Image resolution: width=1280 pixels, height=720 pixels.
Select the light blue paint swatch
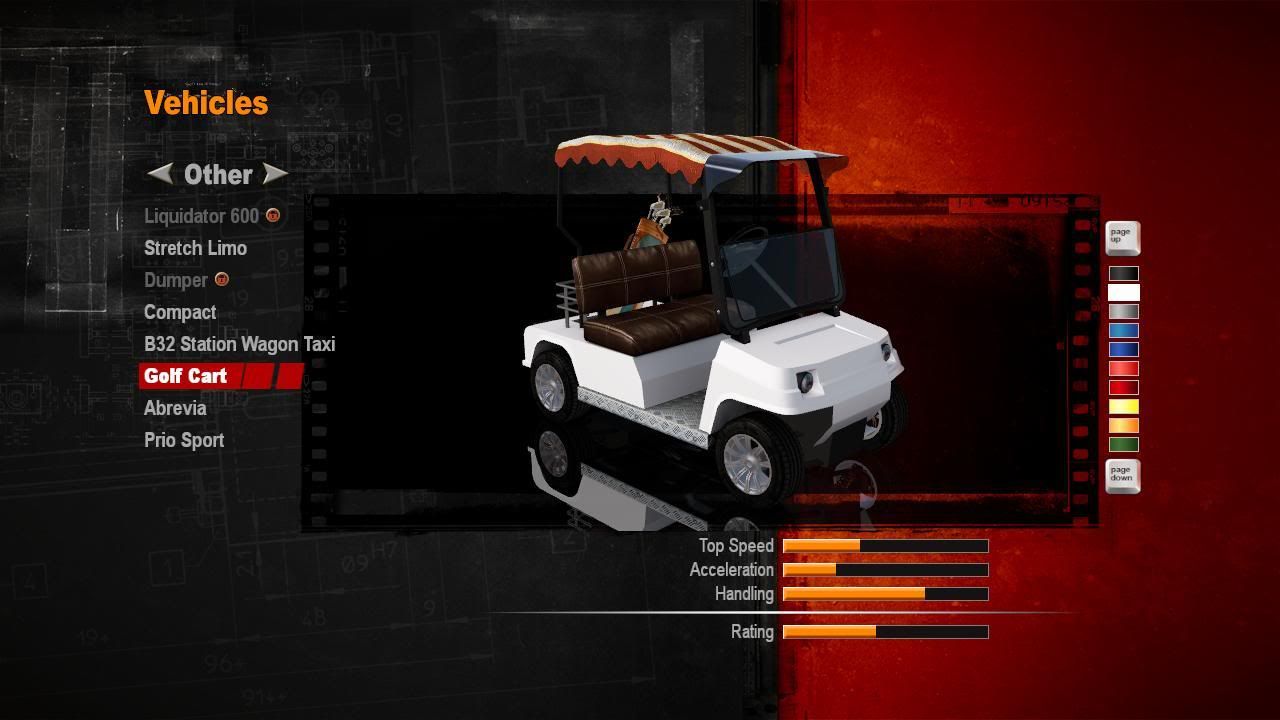click(1123, 330)
